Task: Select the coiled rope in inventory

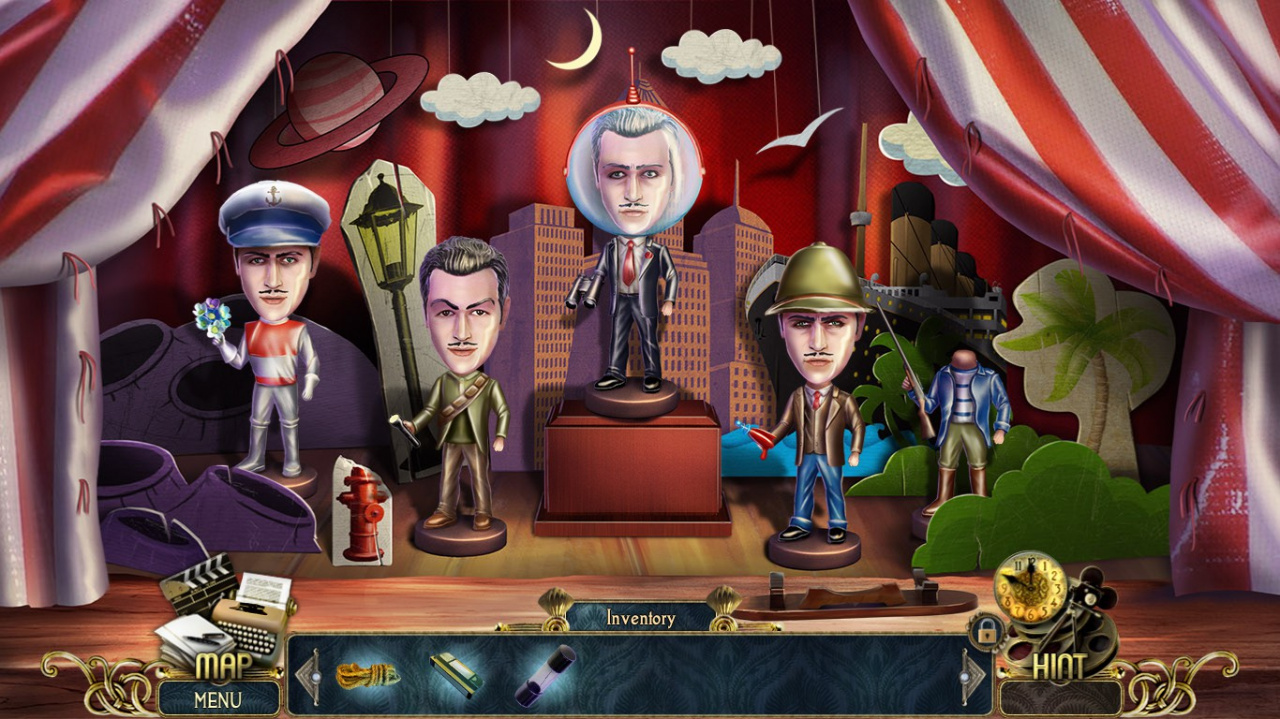Action: (x=367, y=675)
